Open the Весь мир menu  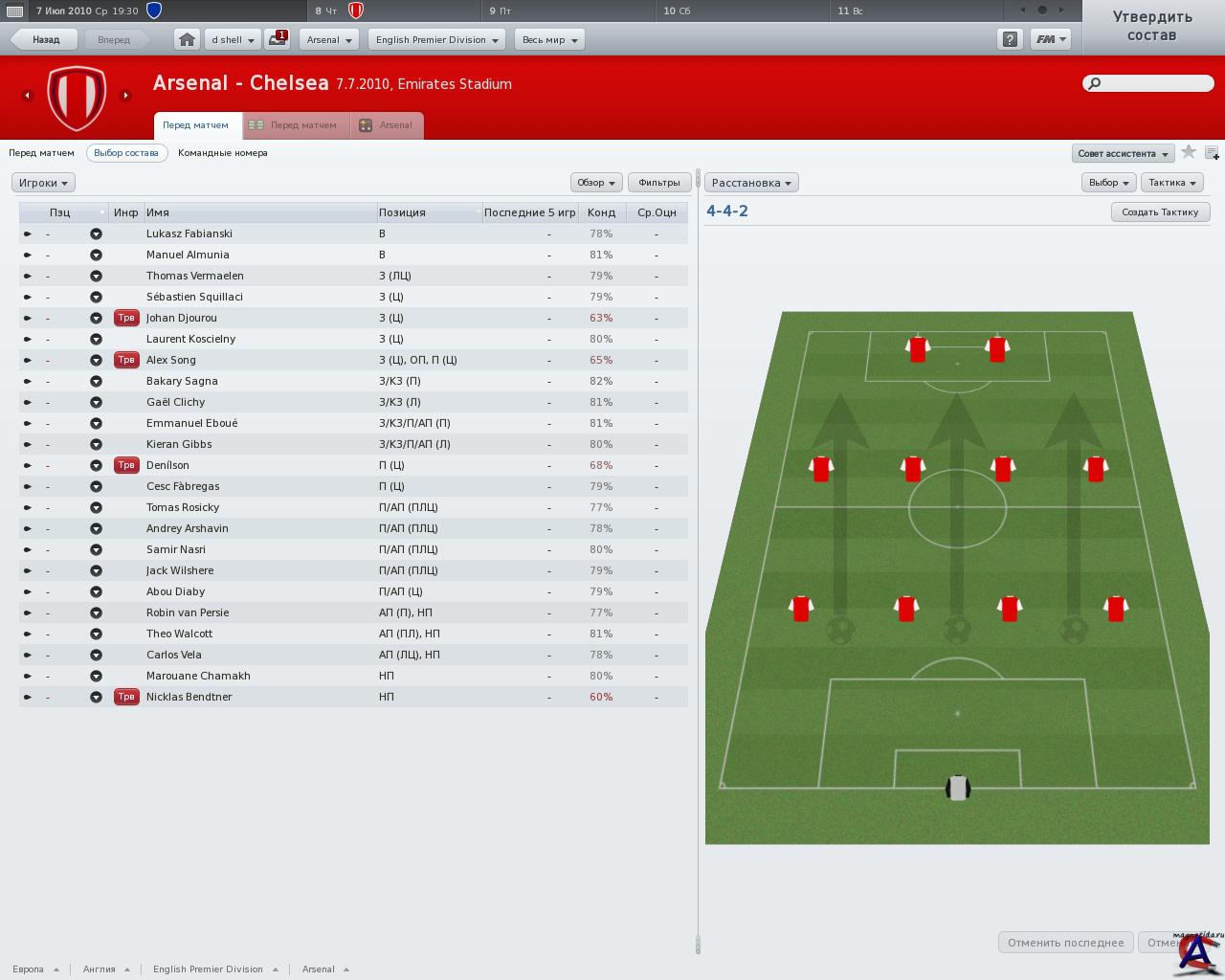click(549, 40)
